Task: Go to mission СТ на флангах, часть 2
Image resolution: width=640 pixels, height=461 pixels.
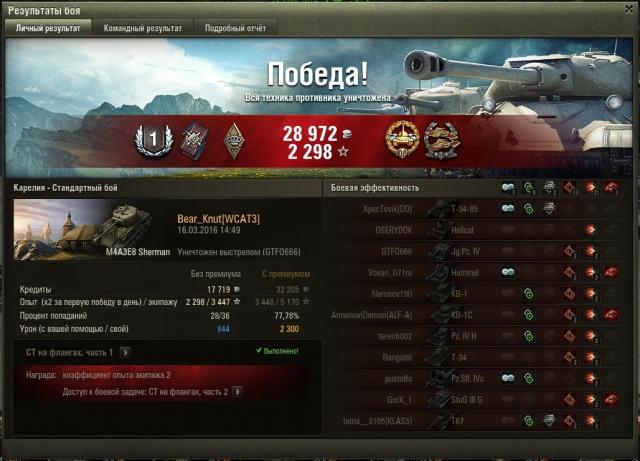Action: [x=237, y=392]
